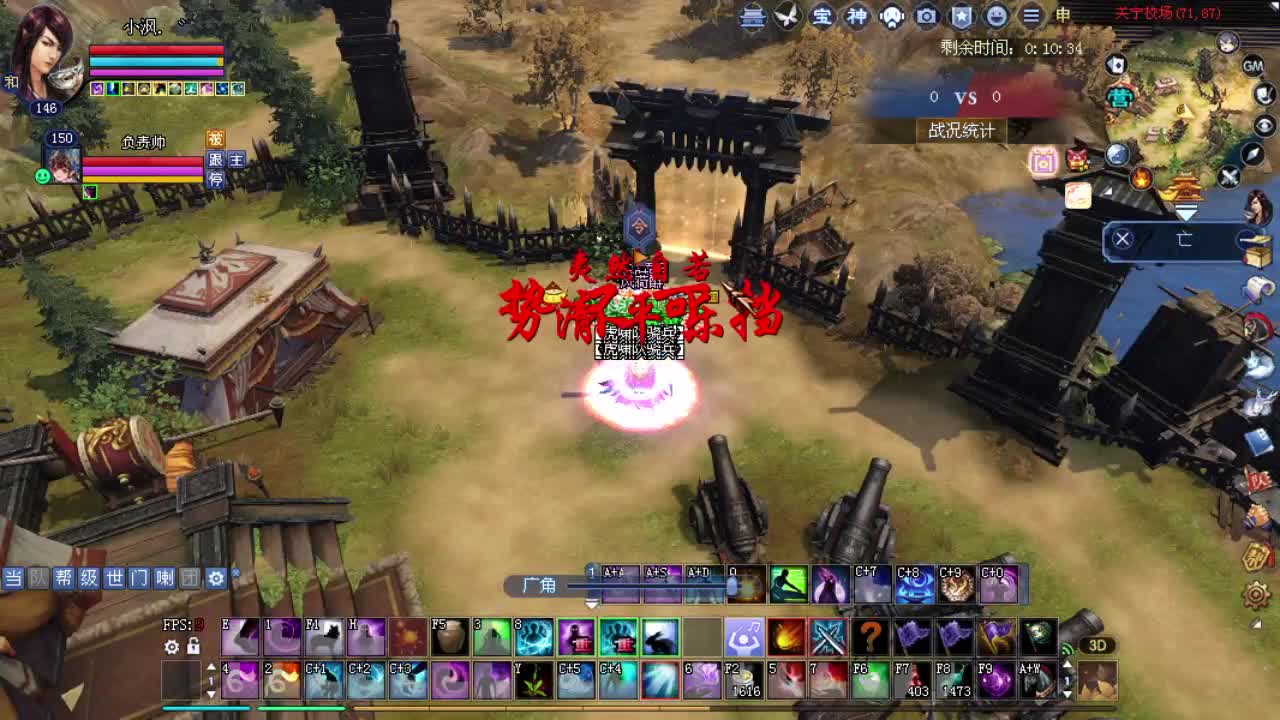The width and height of the screenshot is (1280, 720).
Task: Click the smiley emoji icon in the top toolbar
Action: point(996,17)
